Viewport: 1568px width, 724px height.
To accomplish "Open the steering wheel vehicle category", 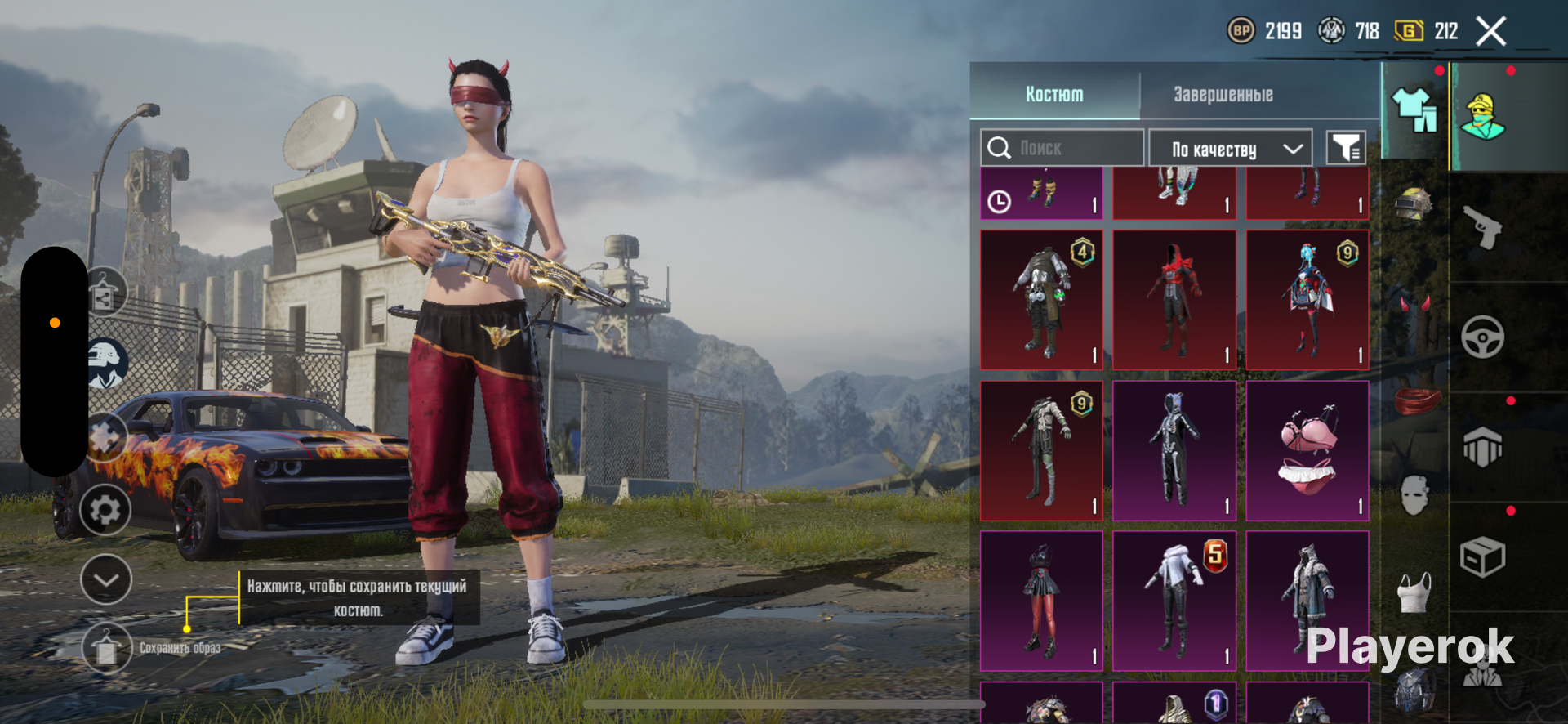I will [x=1482, y=337].
